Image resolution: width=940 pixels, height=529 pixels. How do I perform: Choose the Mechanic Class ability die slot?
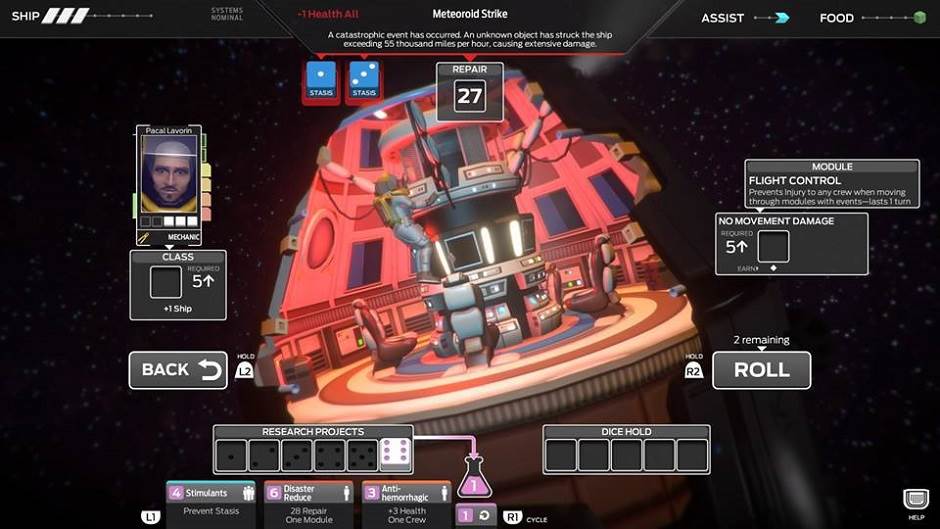(x=166, y=282)
